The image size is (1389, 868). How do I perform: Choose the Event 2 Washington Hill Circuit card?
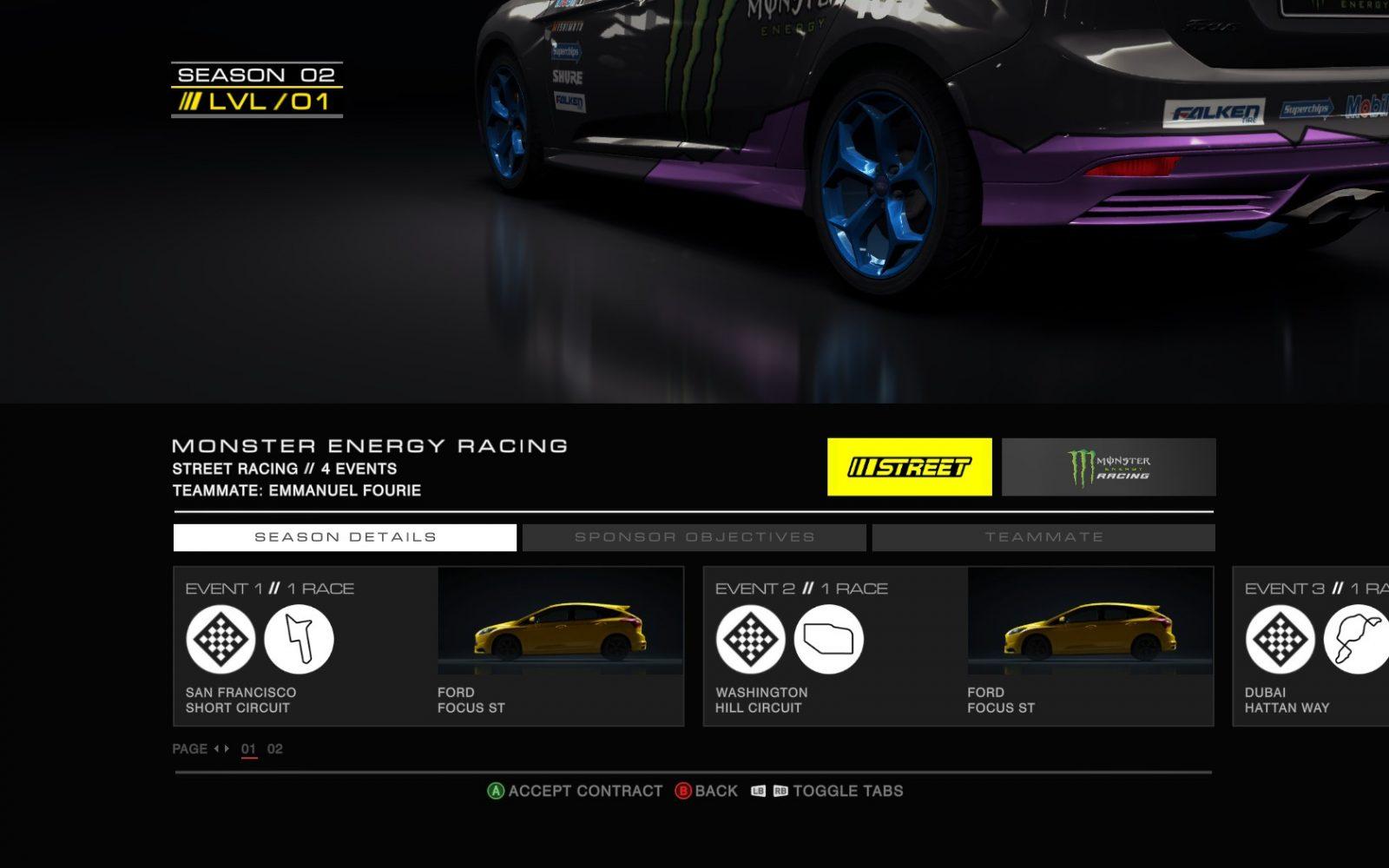pyautogui.click(x=958, y=646)
